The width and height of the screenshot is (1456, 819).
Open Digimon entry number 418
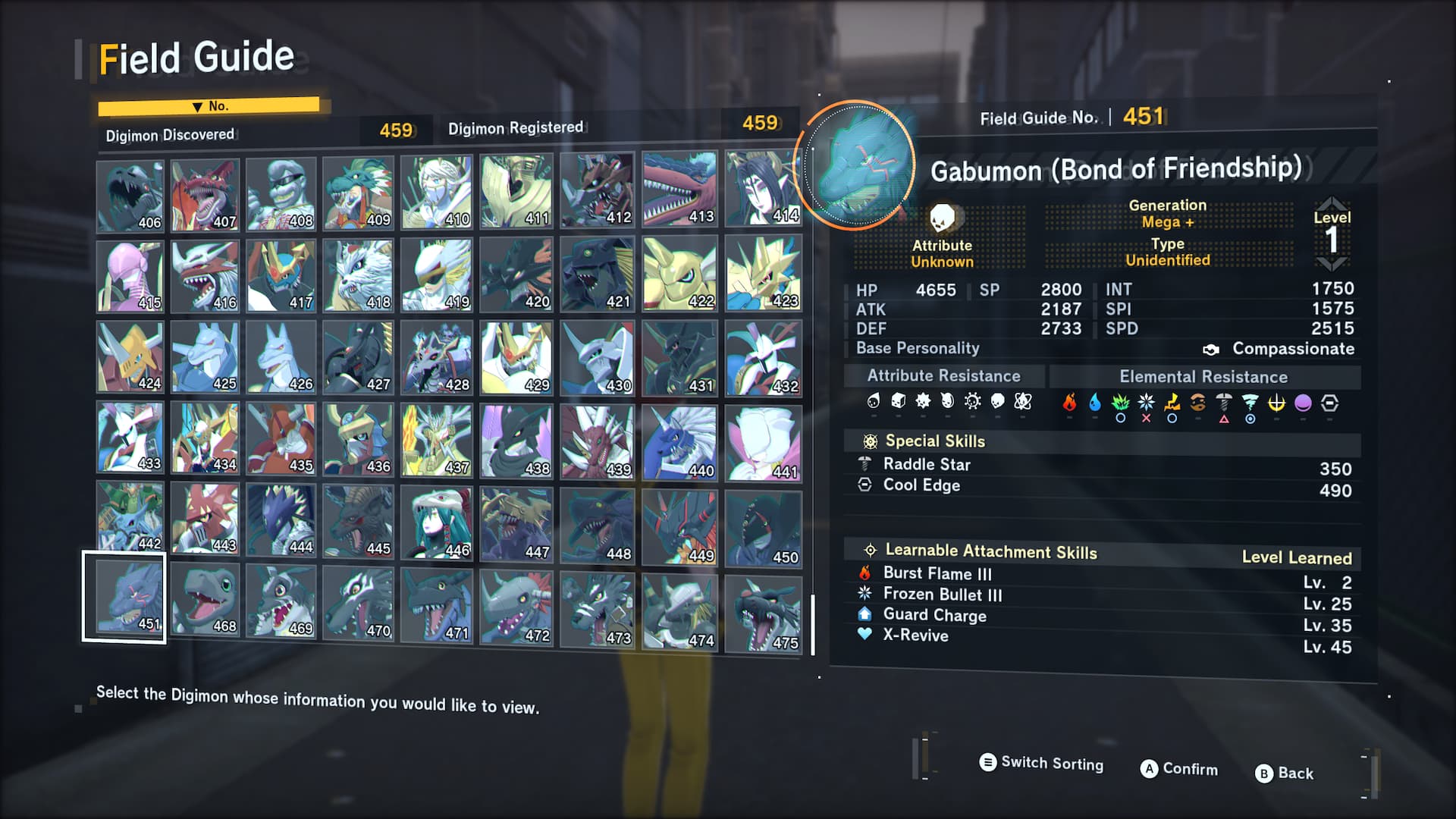pos(357,275)
